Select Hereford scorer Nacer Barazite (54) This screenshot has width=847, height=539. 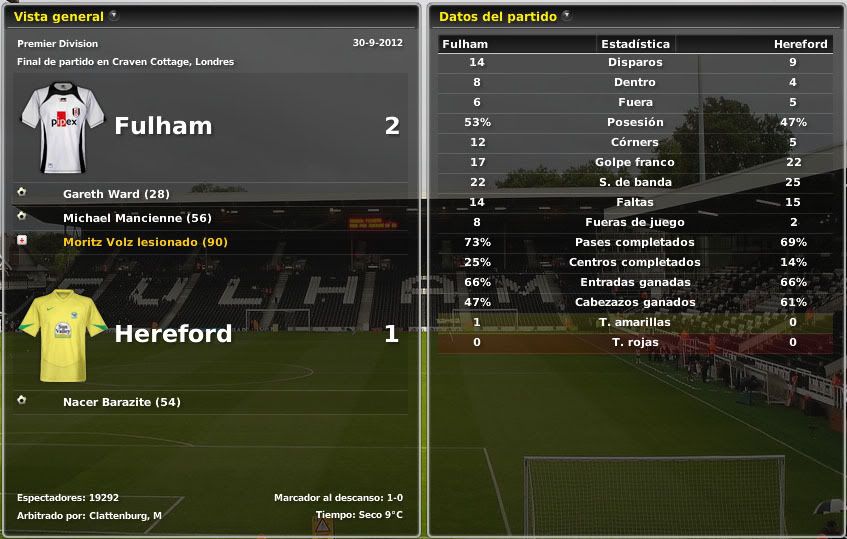tap(121, 402)
